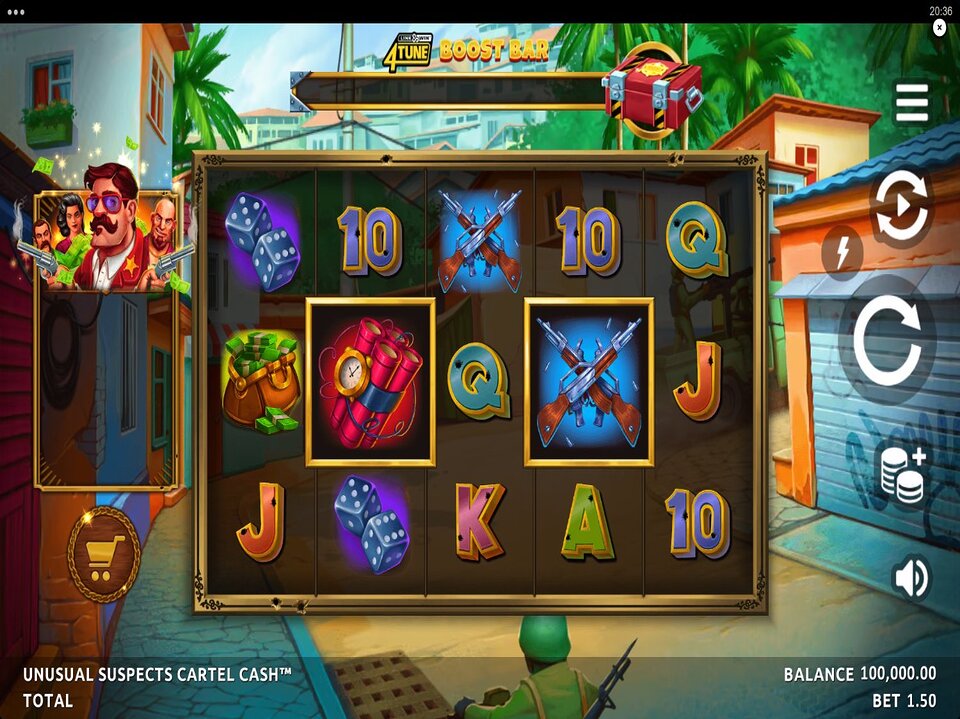
Task: Open the hamburger menu
Action: click(x=911, y=103)
